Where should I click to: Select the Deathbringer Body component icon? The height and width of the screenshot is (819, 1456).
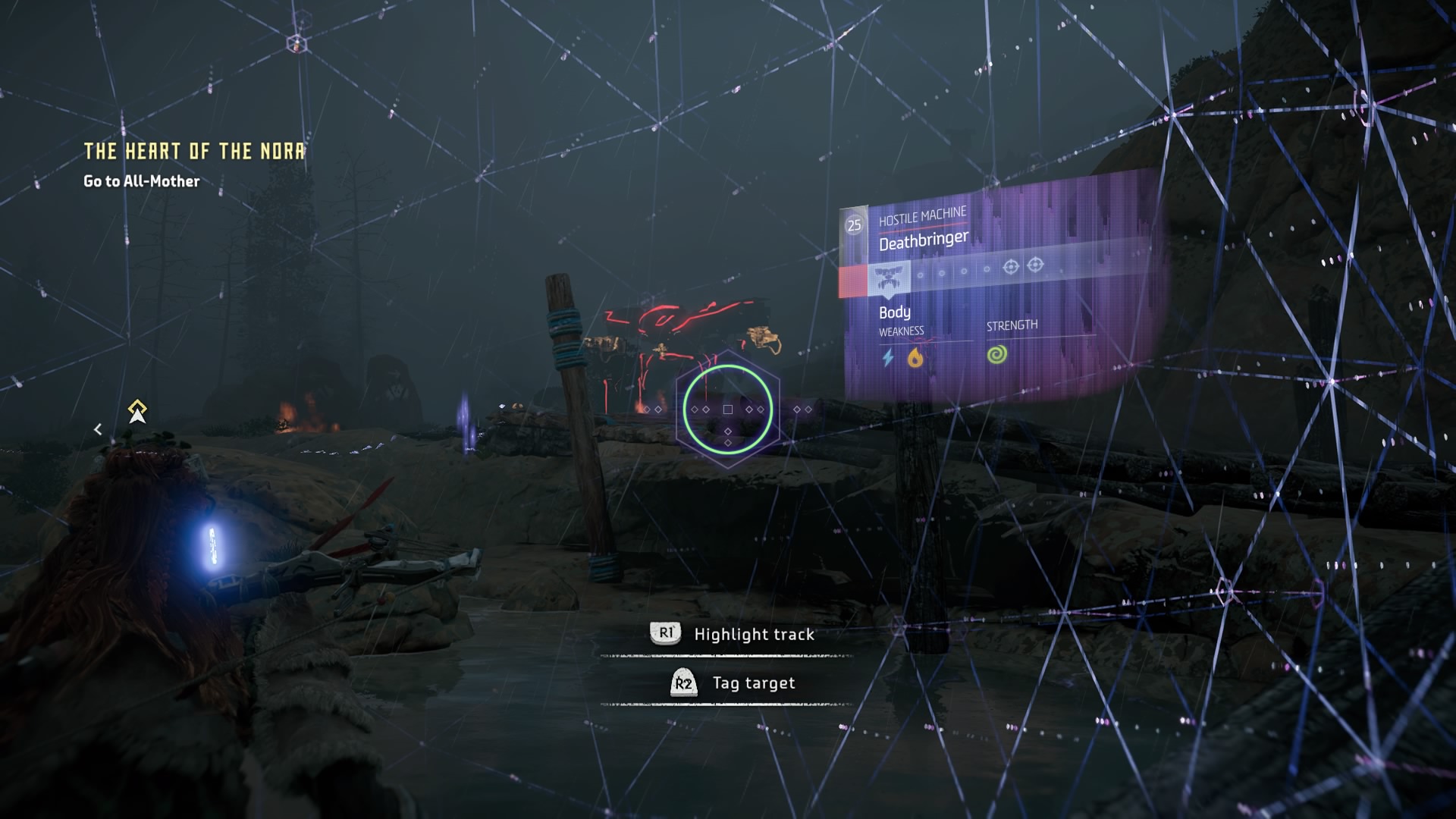(888, 278)
